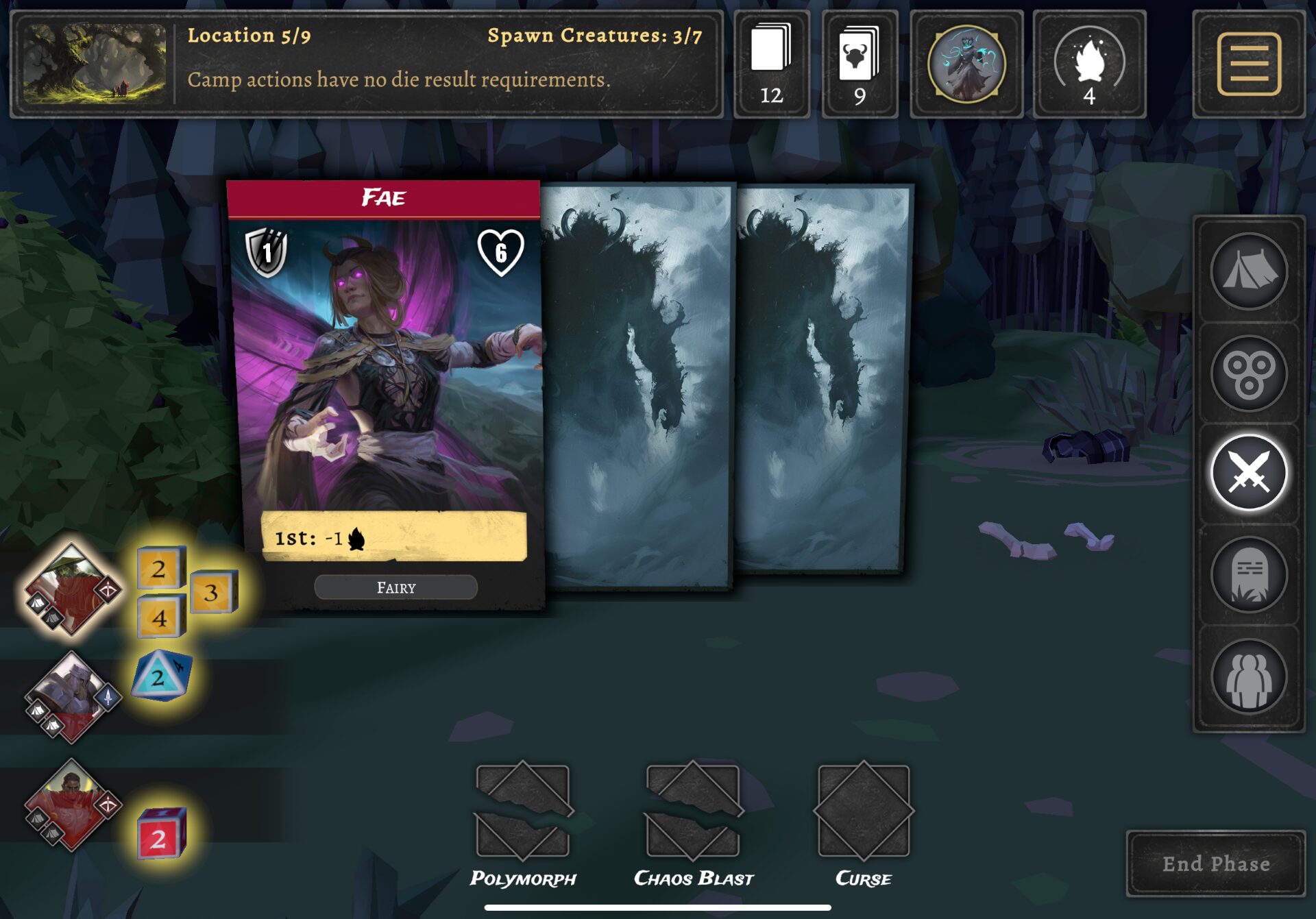Open the tombstone graveyard icon
Viewport: 1316px width, 919px height.
click(x=1248, y=574)
